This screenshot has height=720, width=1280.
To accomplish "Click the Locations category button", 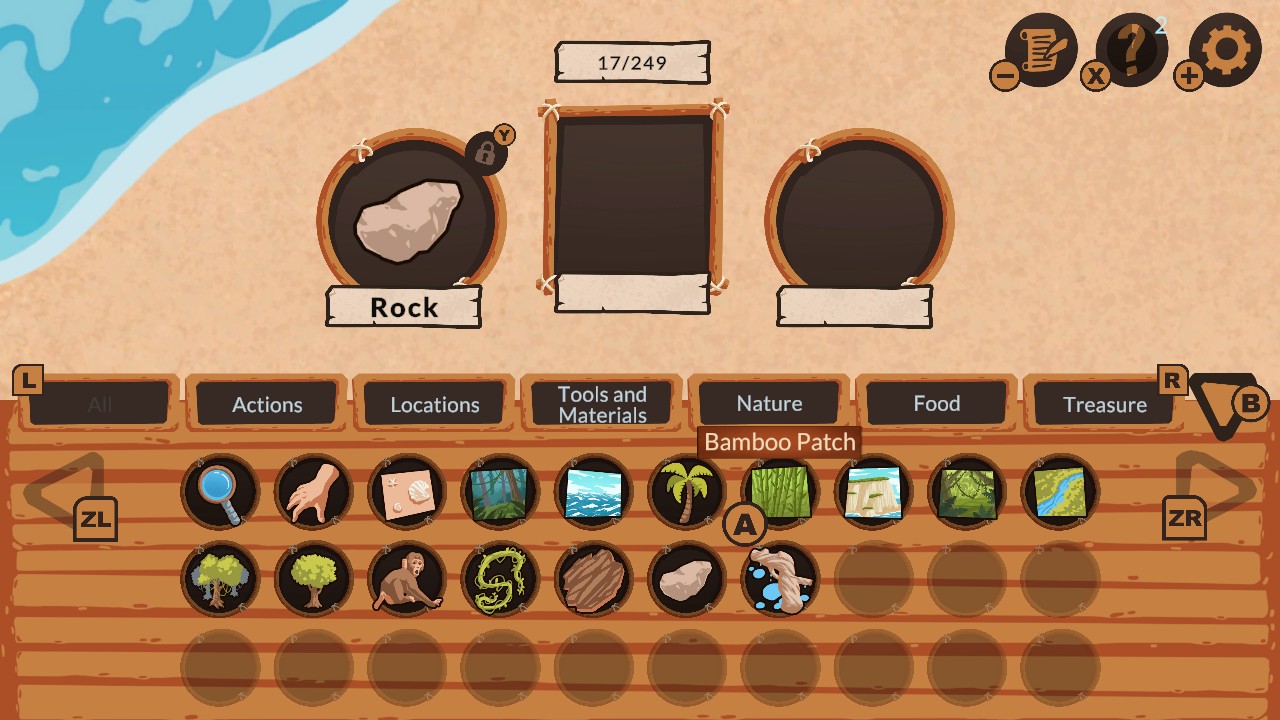I will coord(434,403).
